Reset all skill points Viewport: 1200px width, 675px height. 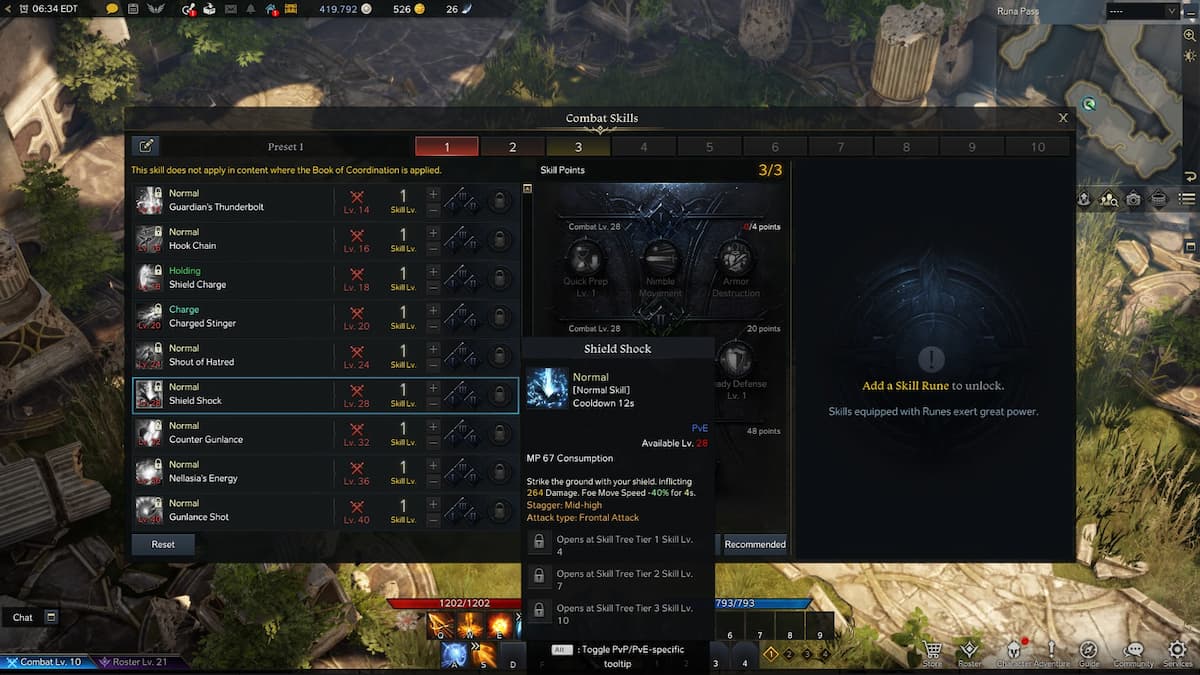163,544
